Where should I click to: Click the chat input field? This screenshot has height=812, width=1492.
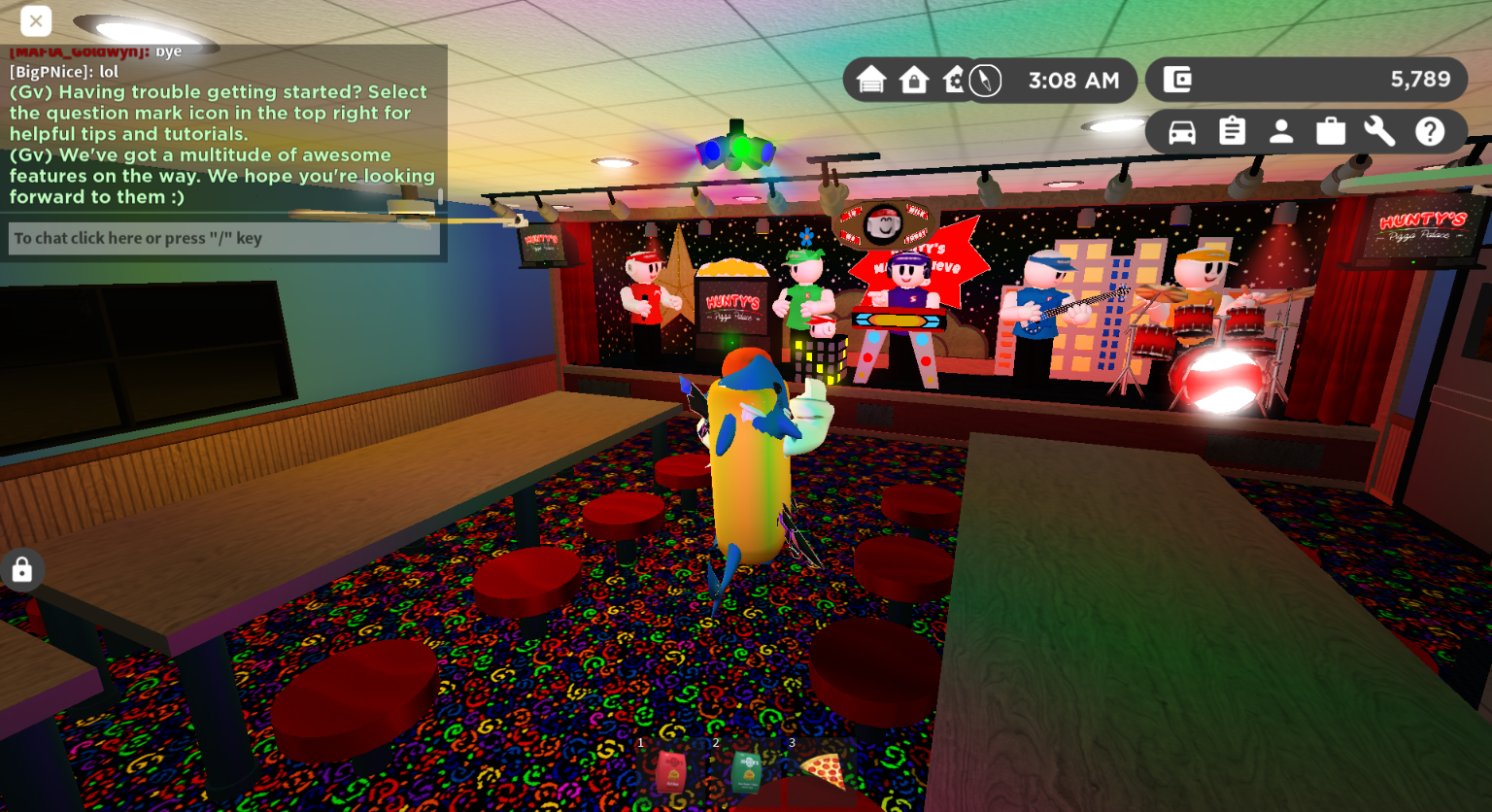point(224,238)
